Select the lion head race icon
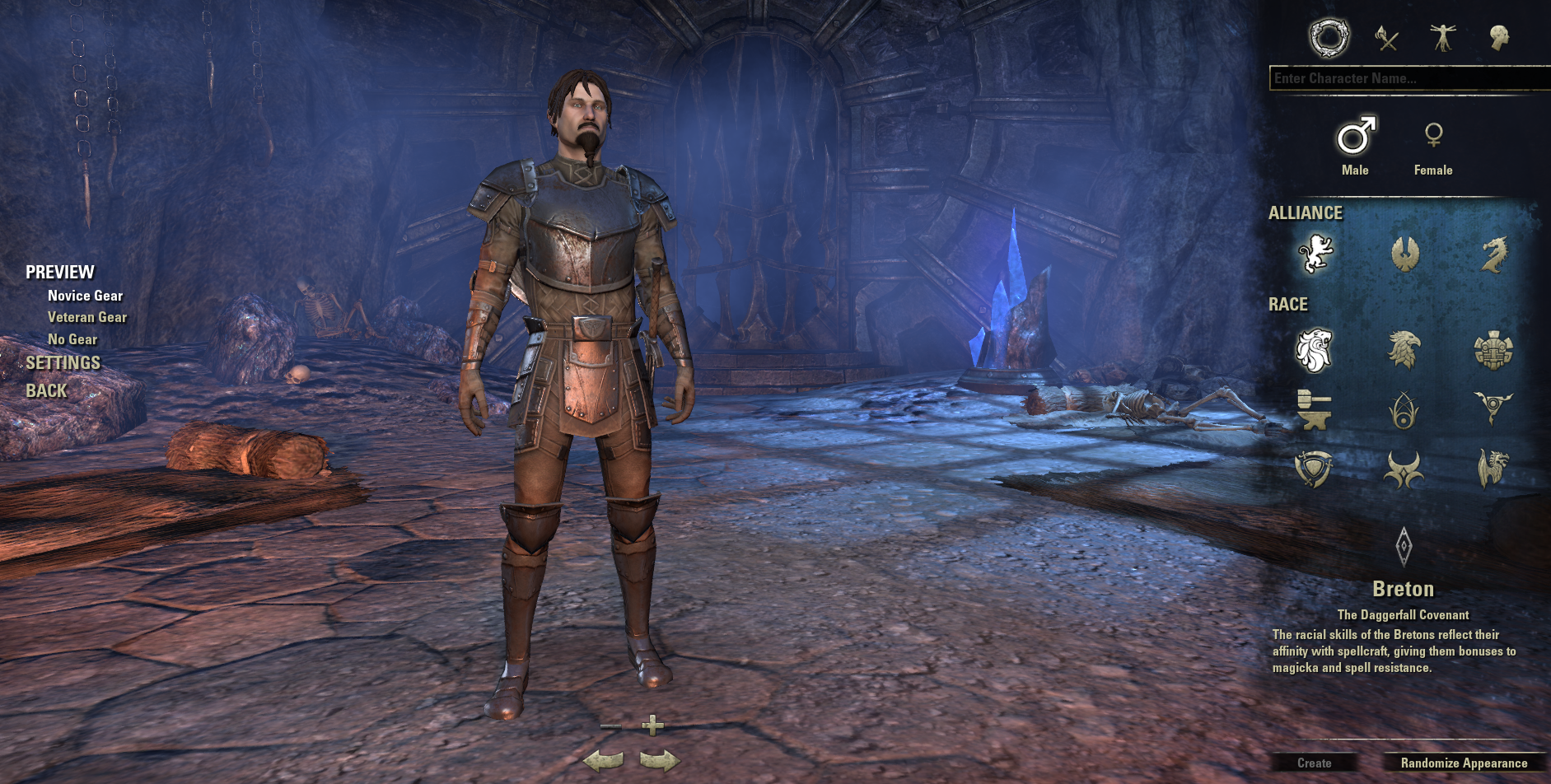Image resolution: width=1551 pixels, height=784 pixels. click(1315, 350)
